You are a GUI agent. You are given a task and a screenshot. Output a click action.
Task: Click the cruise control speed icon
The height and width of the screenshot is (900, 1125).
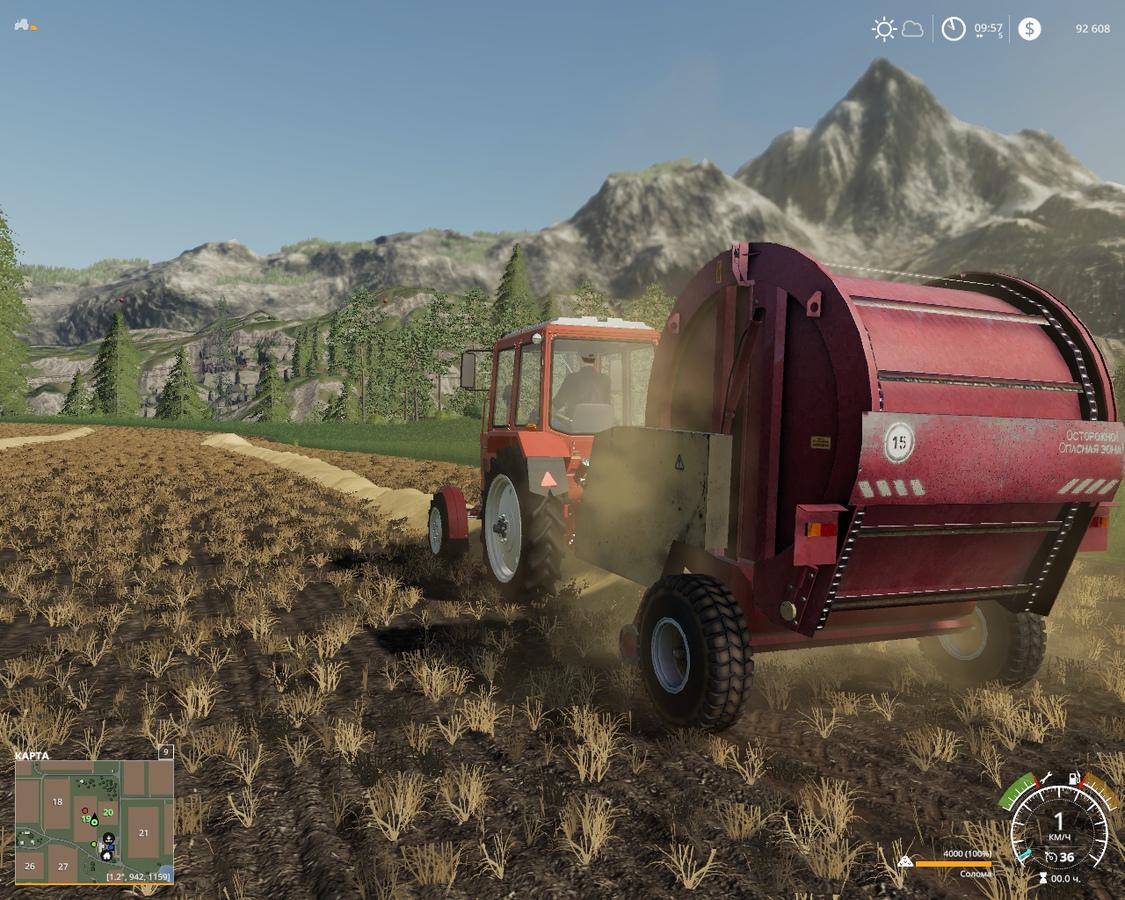(x=1051, y=857)
